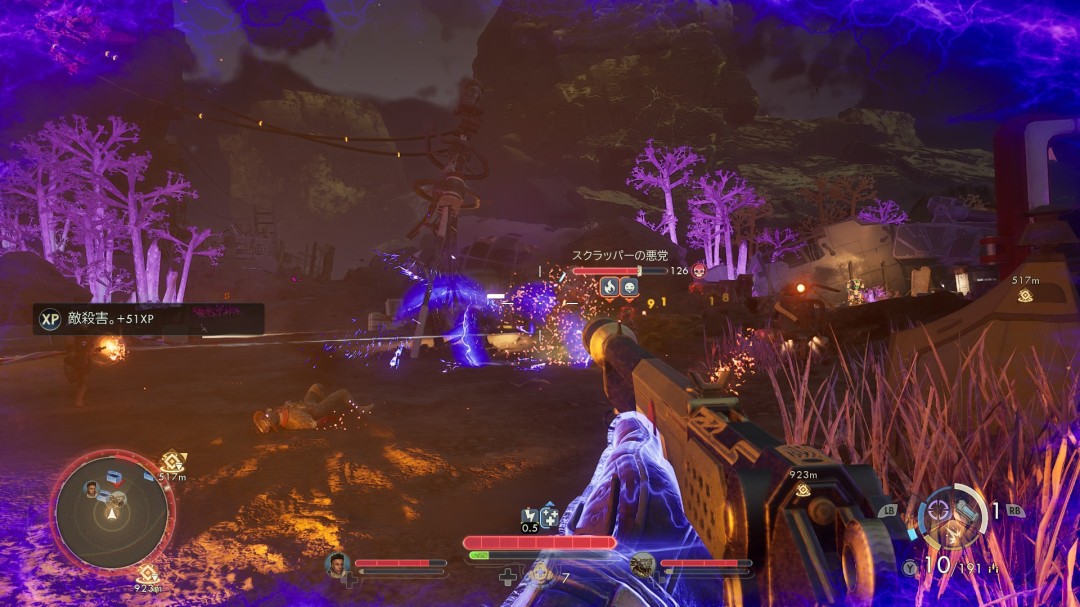
Task: Click the fire status icon under the enemy health bar
Action: [608, 287]
